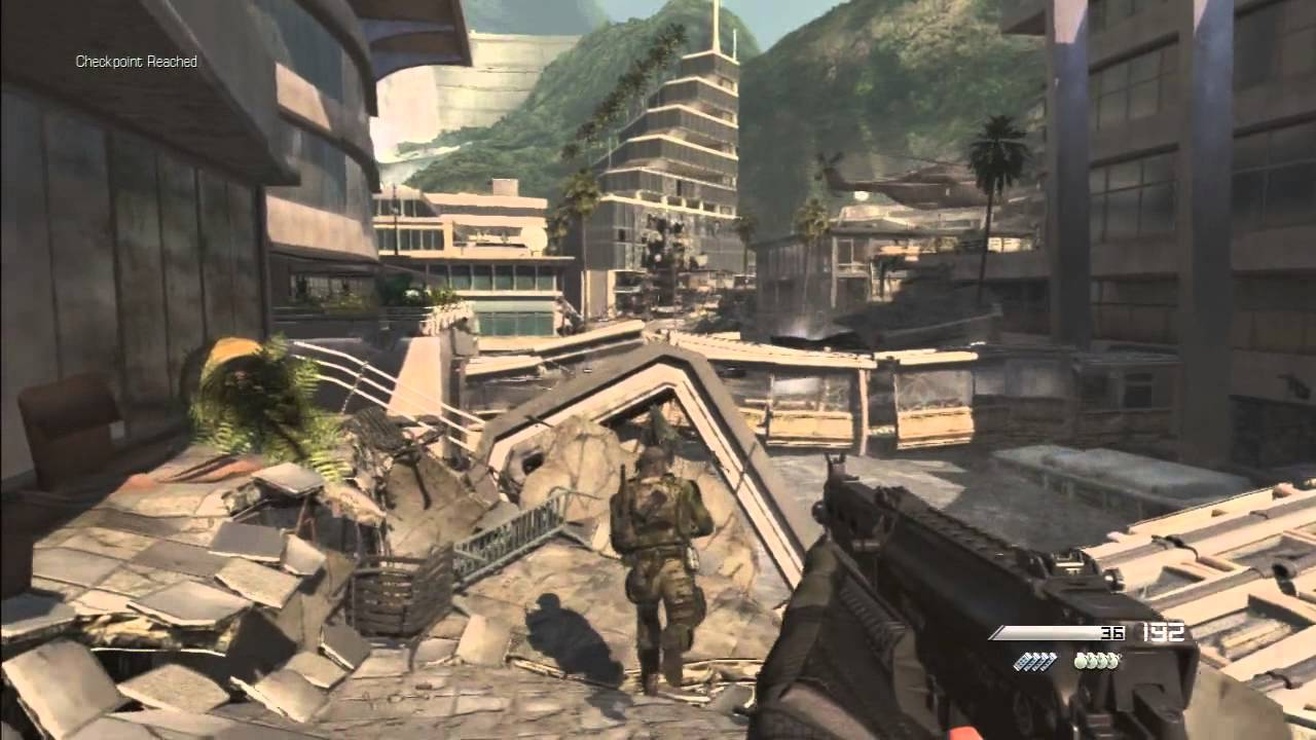Select the third frag grenade icon

(x=1102, y=660)
